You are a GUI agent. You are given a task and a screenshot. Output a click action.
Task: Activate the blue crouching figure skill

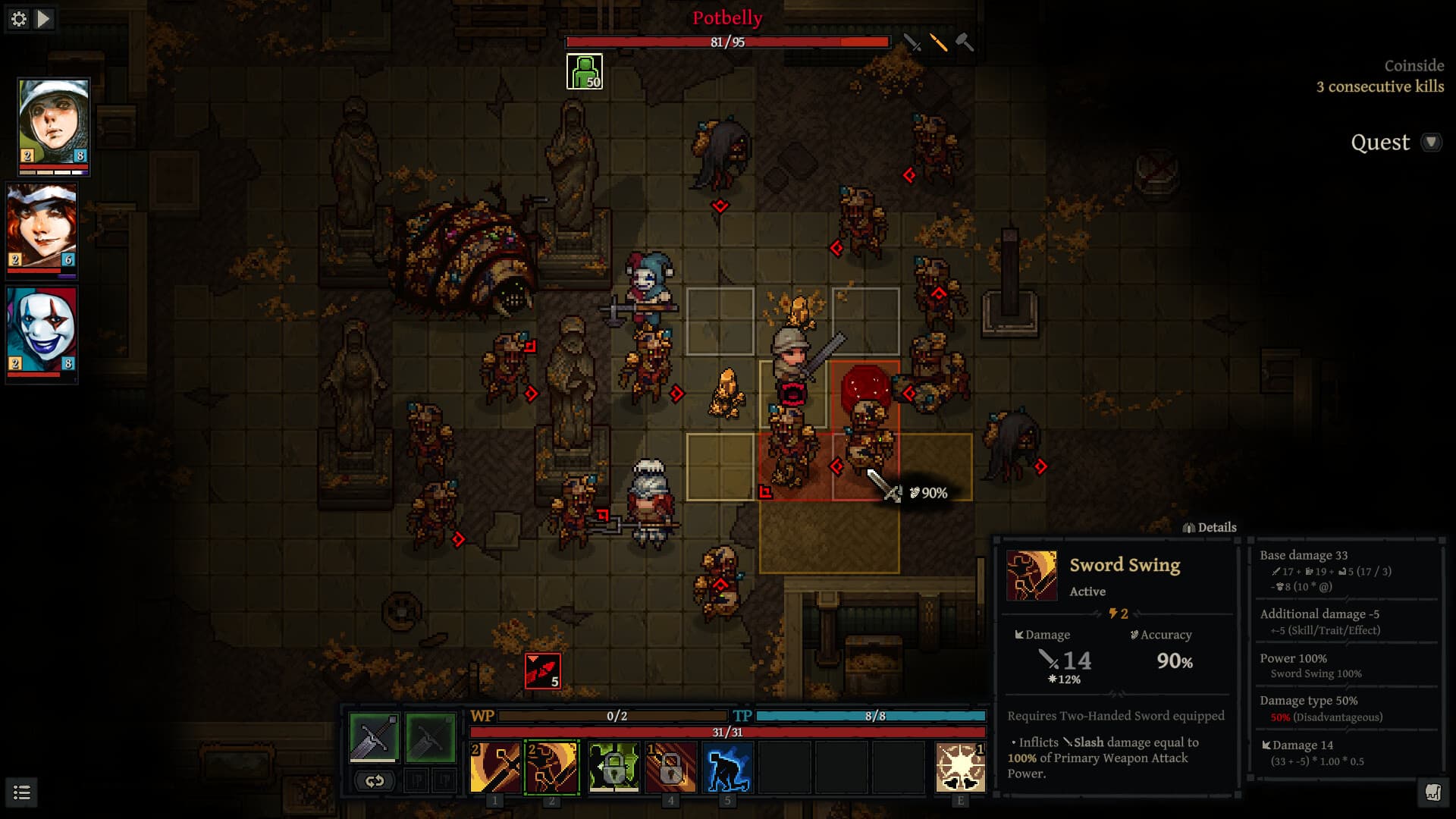tap(727, 767)
